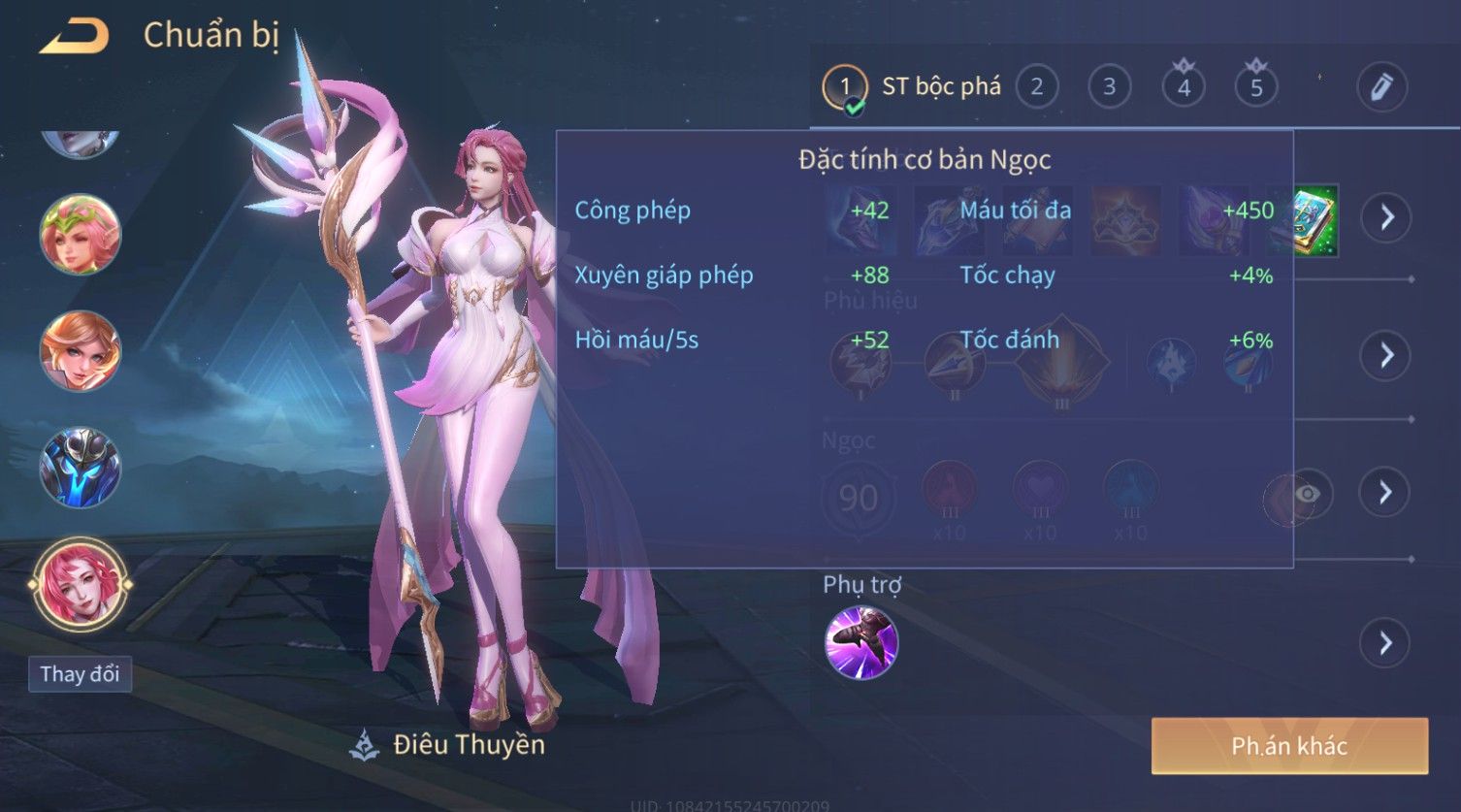Select build slot 1 ST bộc phá
1461x812 pixels.
click(844, 87)
